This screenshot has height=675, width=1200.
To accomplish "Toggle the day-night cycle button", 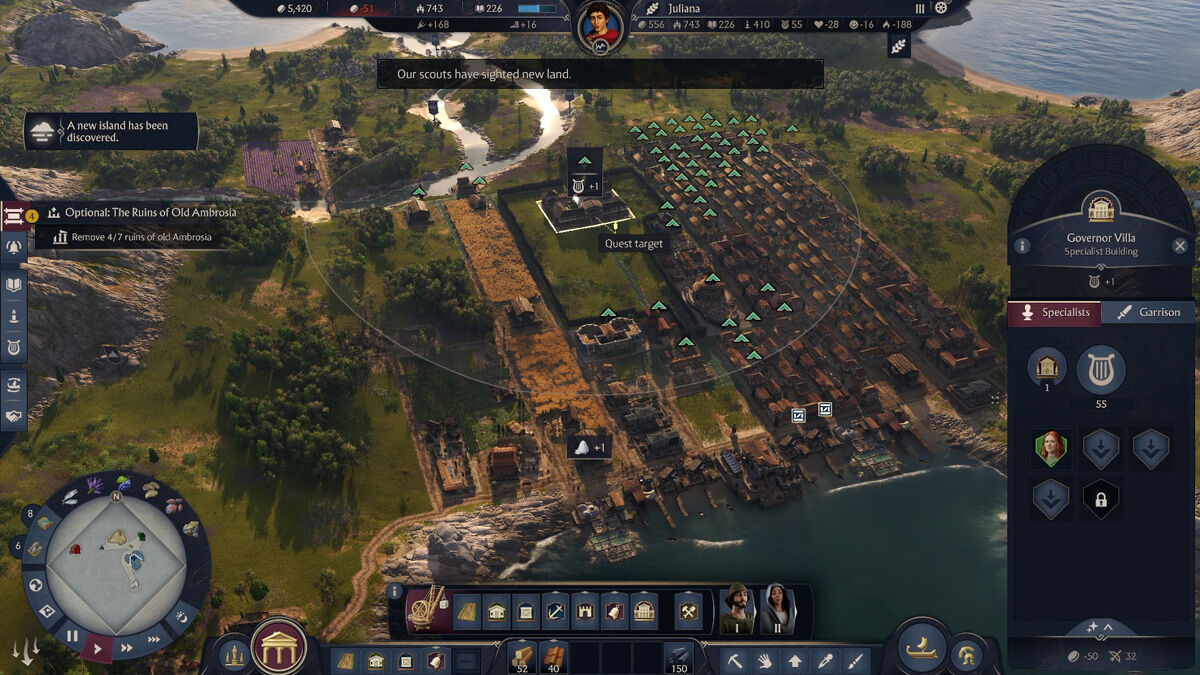I will 180,616.
